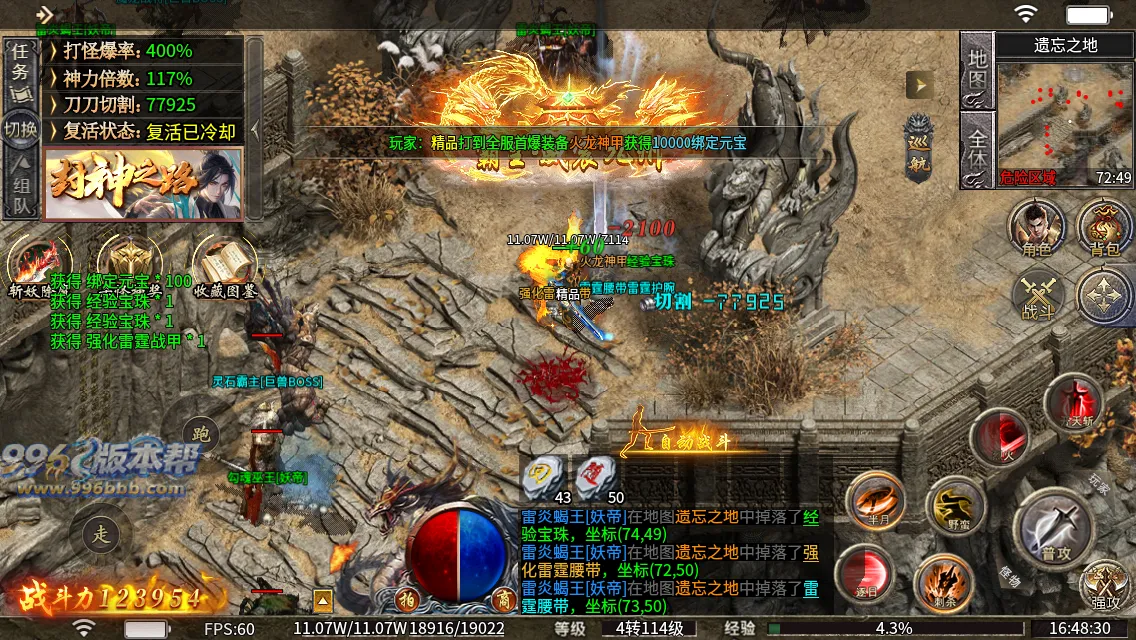Screen dimensions: 1136x640
Task: Open the 背包 backpack
Action: [x=1104, y=228]
